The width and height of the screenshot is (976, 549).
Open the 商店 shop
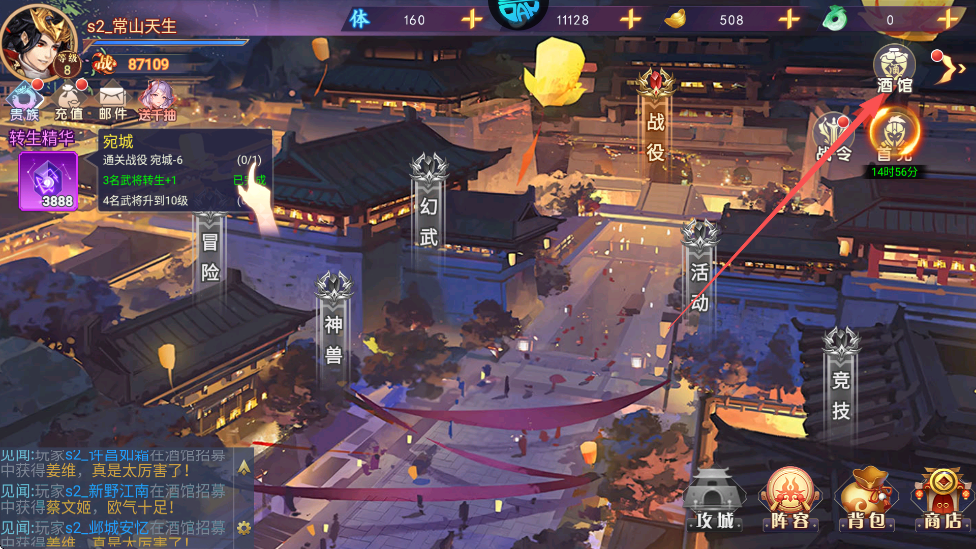tap(942, 499)
